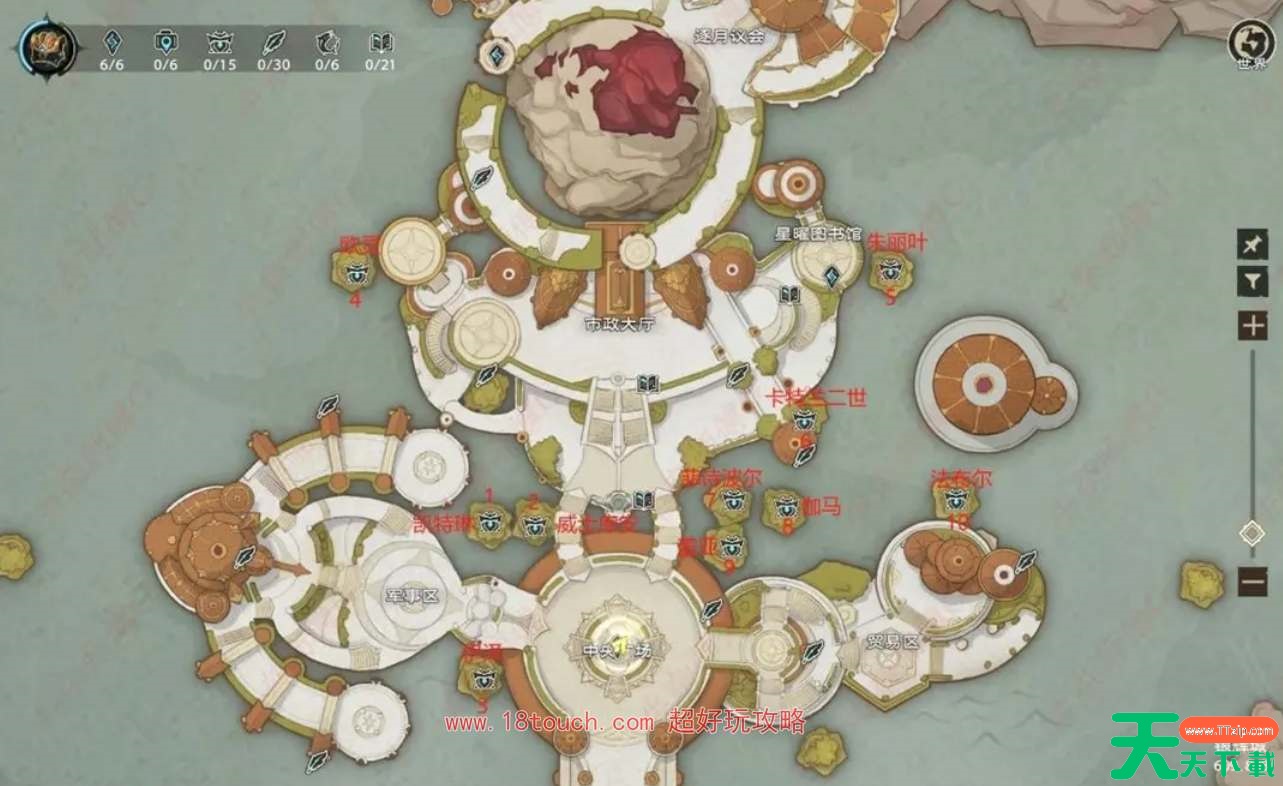
Task: Switch to the 世界 world map
Action: 1251,43
